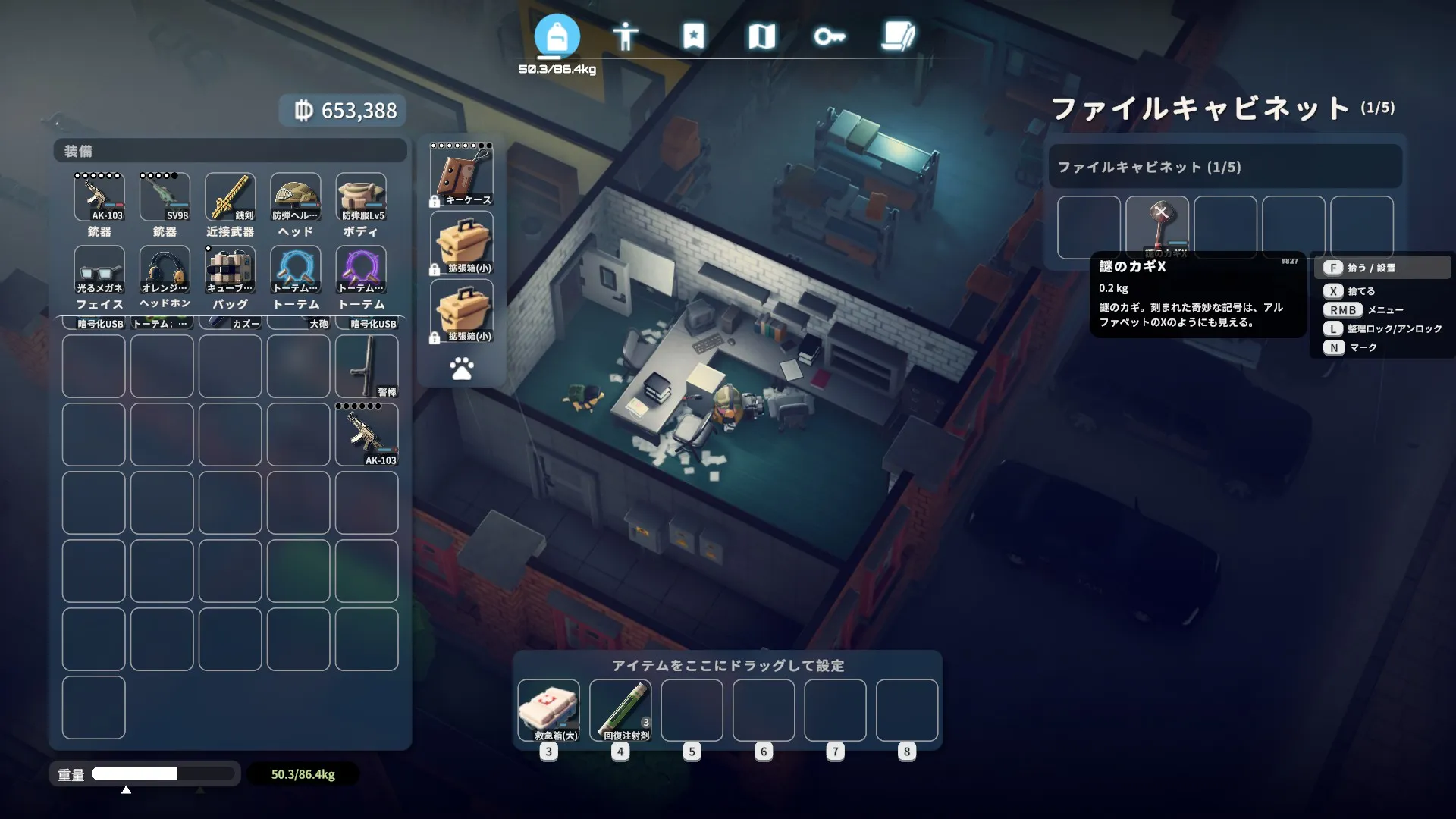Open the backpack inventory tab

557,36
